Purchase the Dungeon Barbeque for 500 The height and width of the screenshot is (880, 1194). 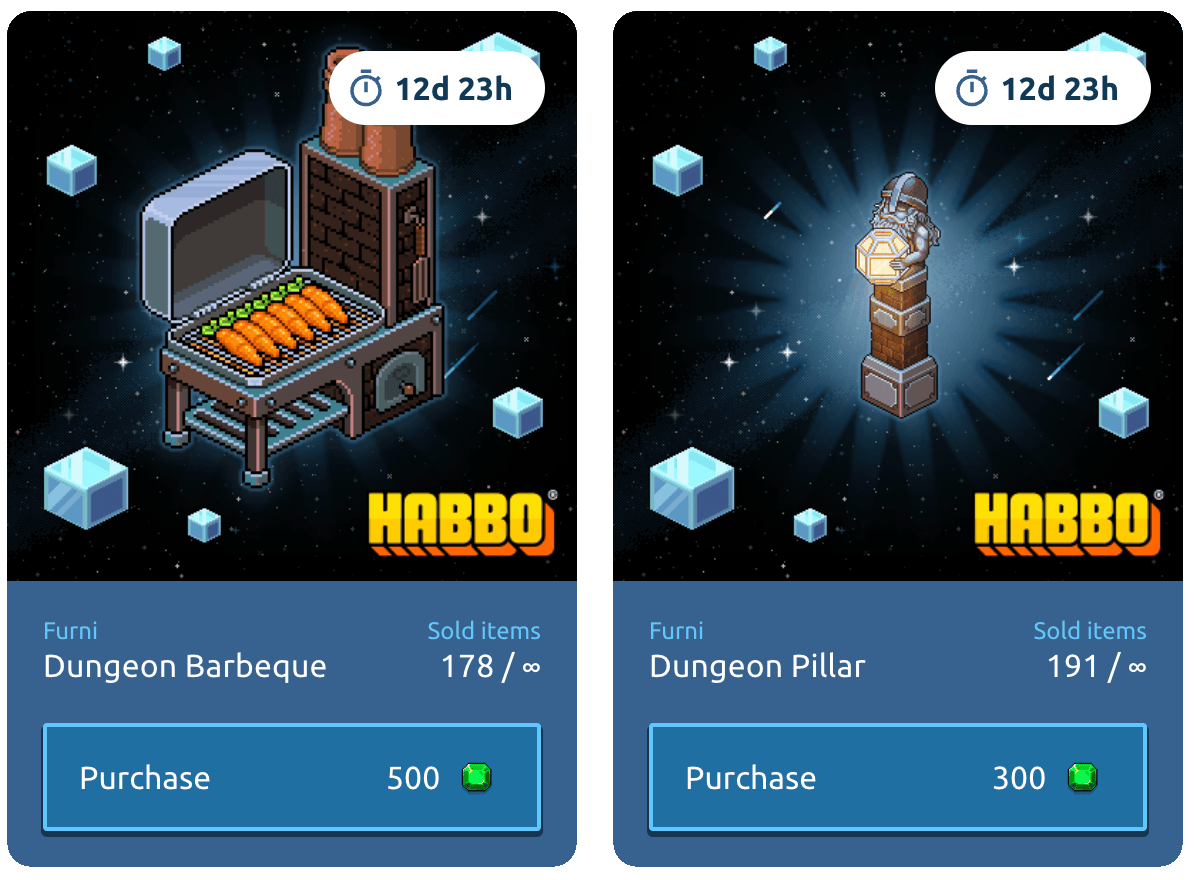(x=292, y=778)
